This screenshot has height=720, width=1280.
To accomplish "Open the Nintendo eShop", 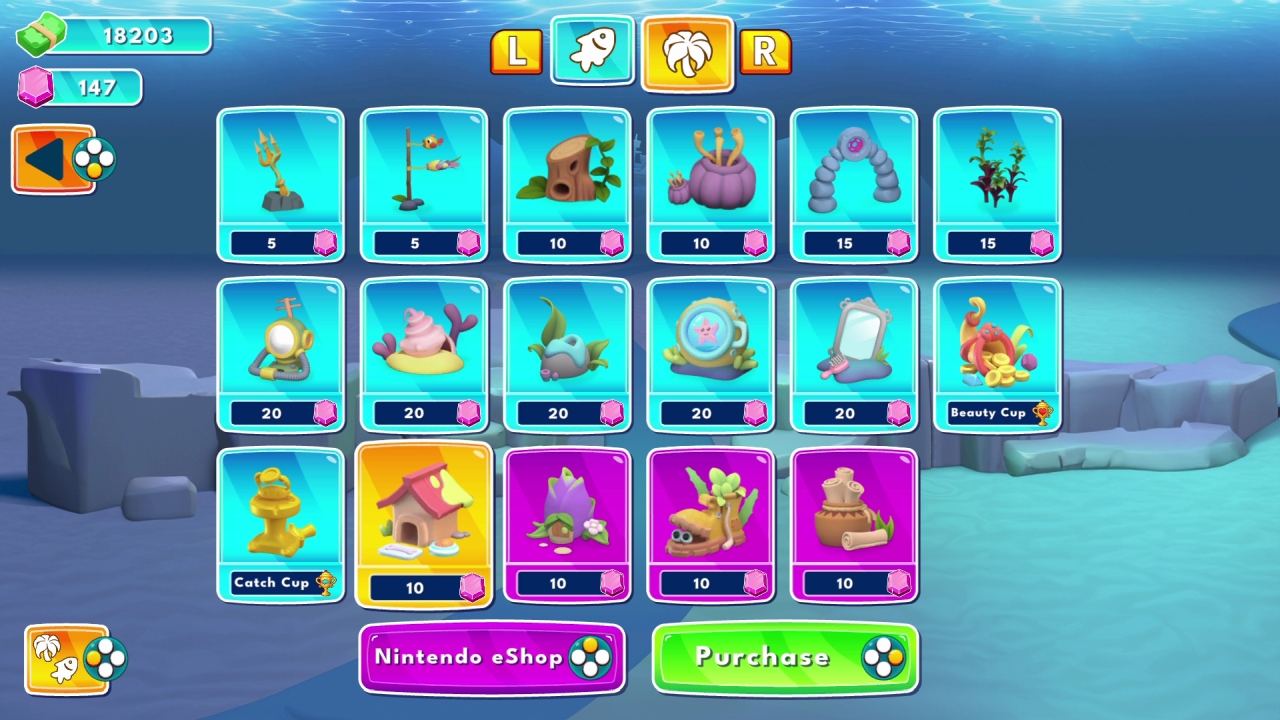I will pos(492,658).
